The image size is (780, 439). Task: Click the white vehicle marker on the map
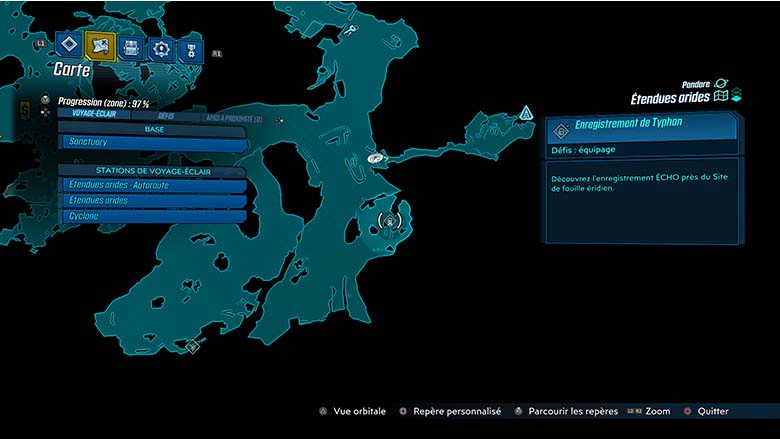click(x=376, y=157)
